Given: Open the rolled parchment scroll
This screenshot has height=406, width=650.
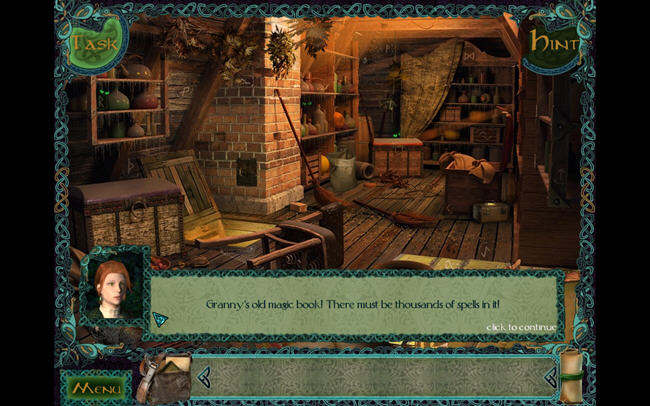Looking at the screenshot, I should click(572, 375).
